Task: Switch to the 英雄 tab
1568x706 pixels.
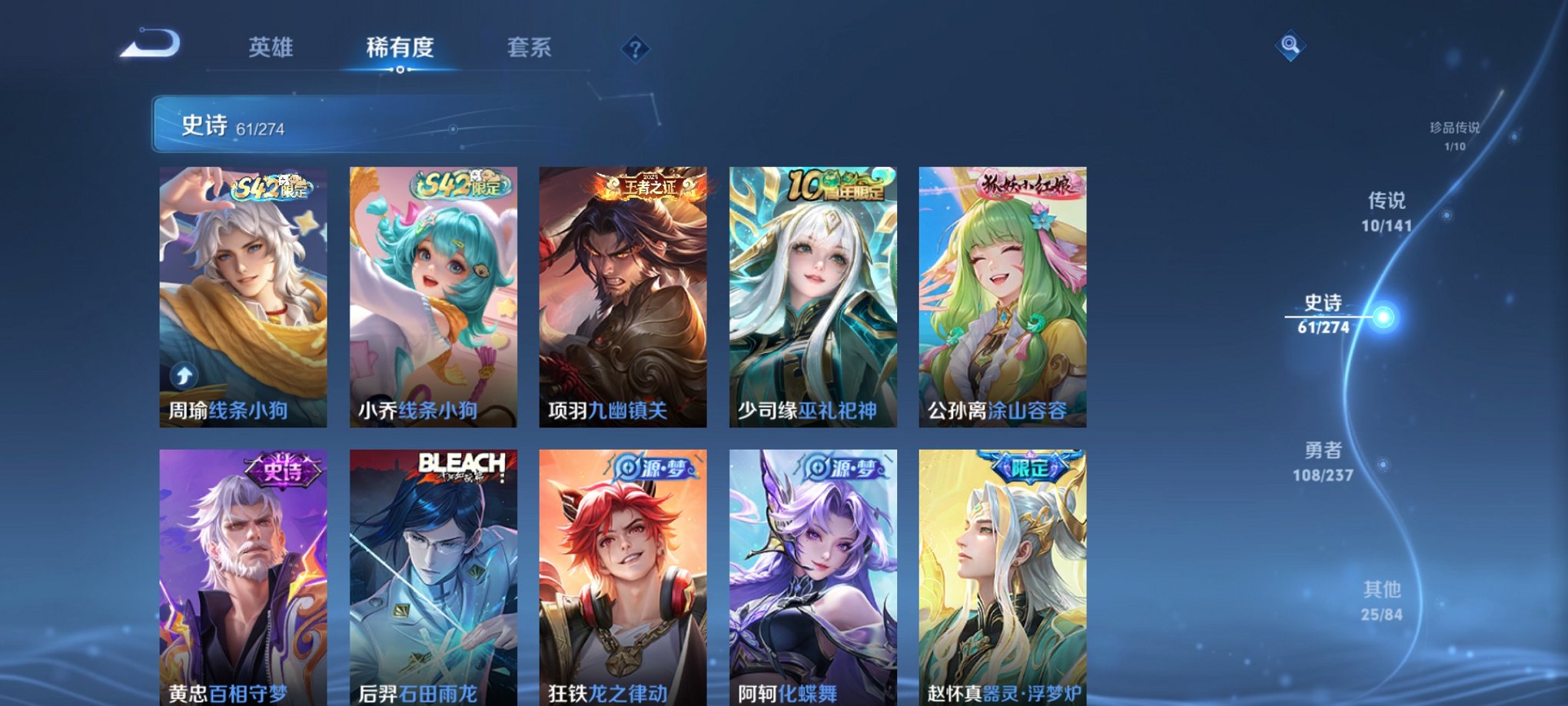Action: 271,48
